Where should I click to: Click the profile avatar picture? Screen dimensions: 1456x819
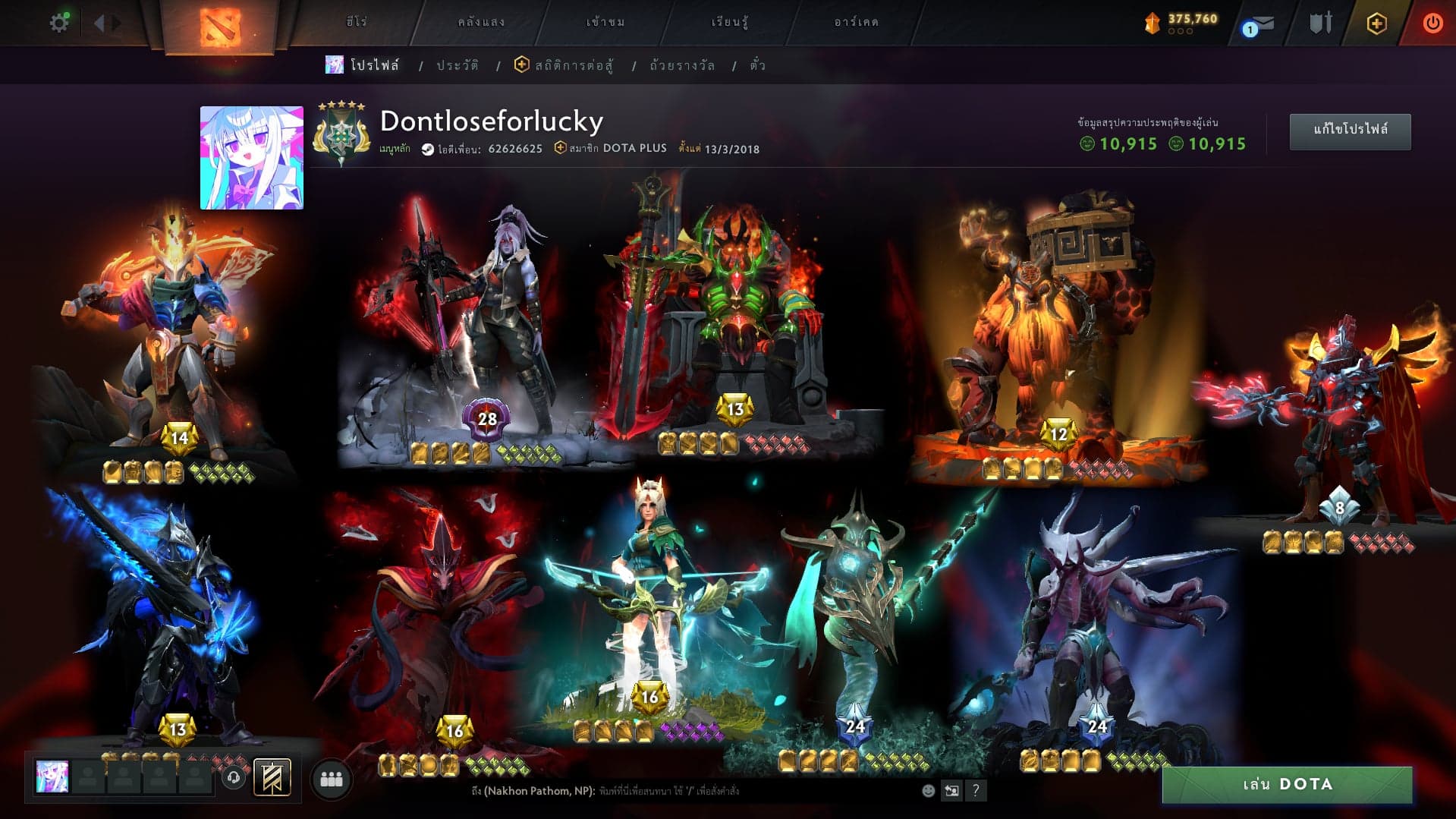[x=251, y=158]
